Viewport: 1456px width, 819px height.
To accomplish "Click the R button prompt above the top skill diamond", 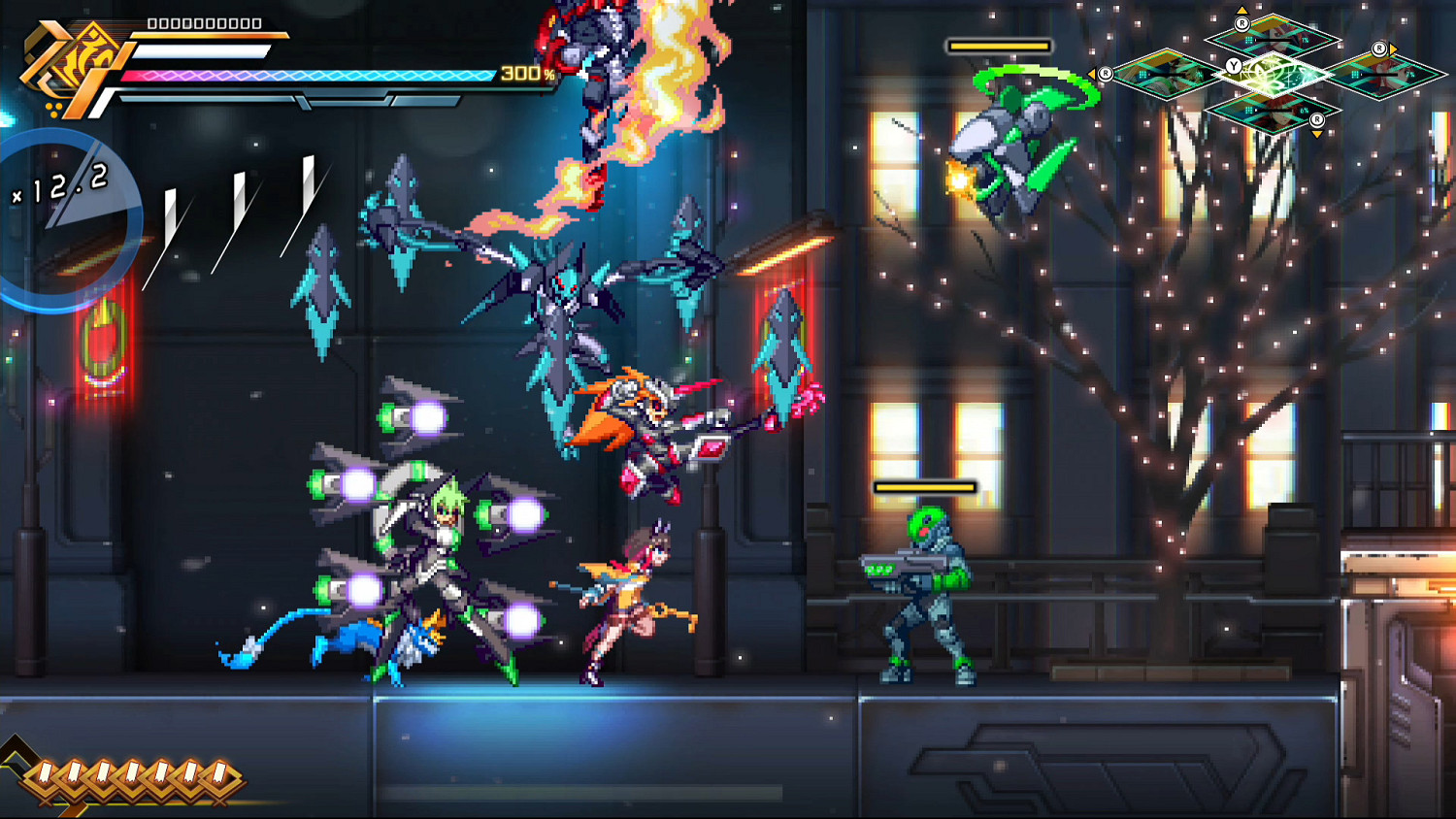I will tap(1243, 23).
